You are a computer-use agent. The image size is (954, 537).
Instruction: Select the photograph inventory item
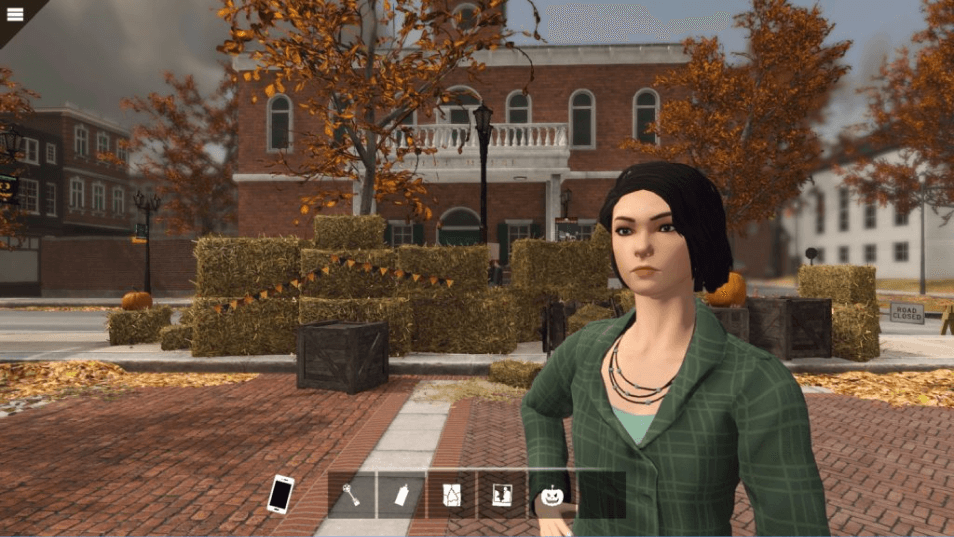click(x=502, y=494)
